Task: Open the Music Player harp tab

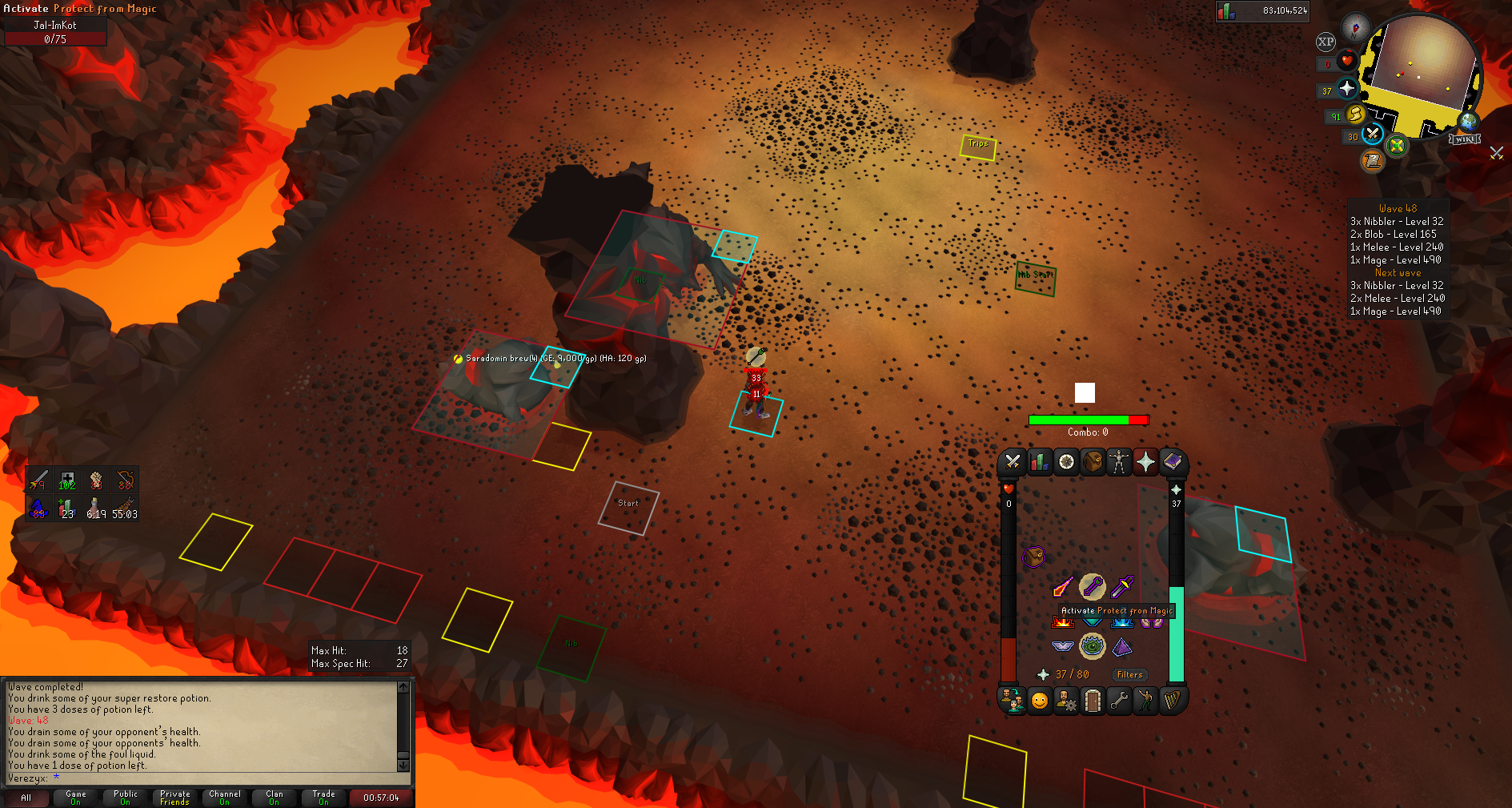Action: (1172, 701)
